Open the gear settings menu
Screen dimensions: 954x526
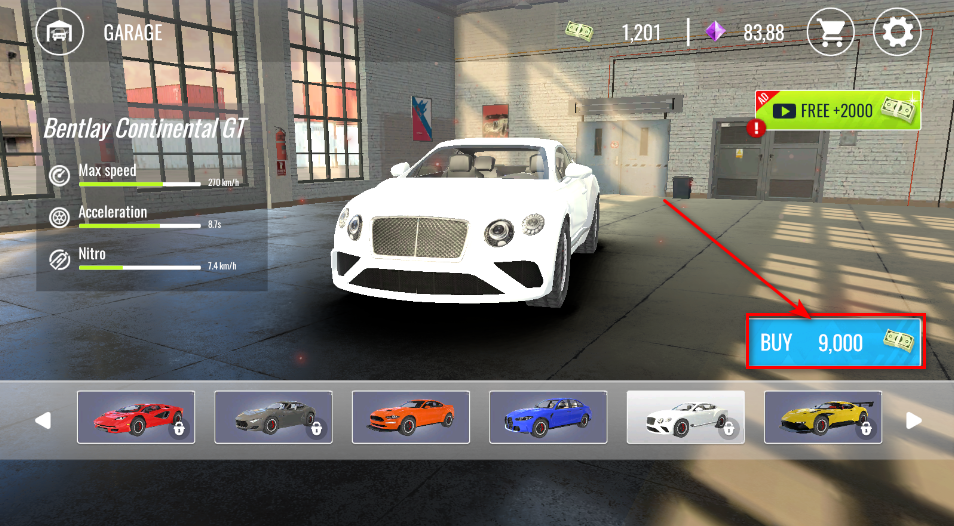(897, 32)
